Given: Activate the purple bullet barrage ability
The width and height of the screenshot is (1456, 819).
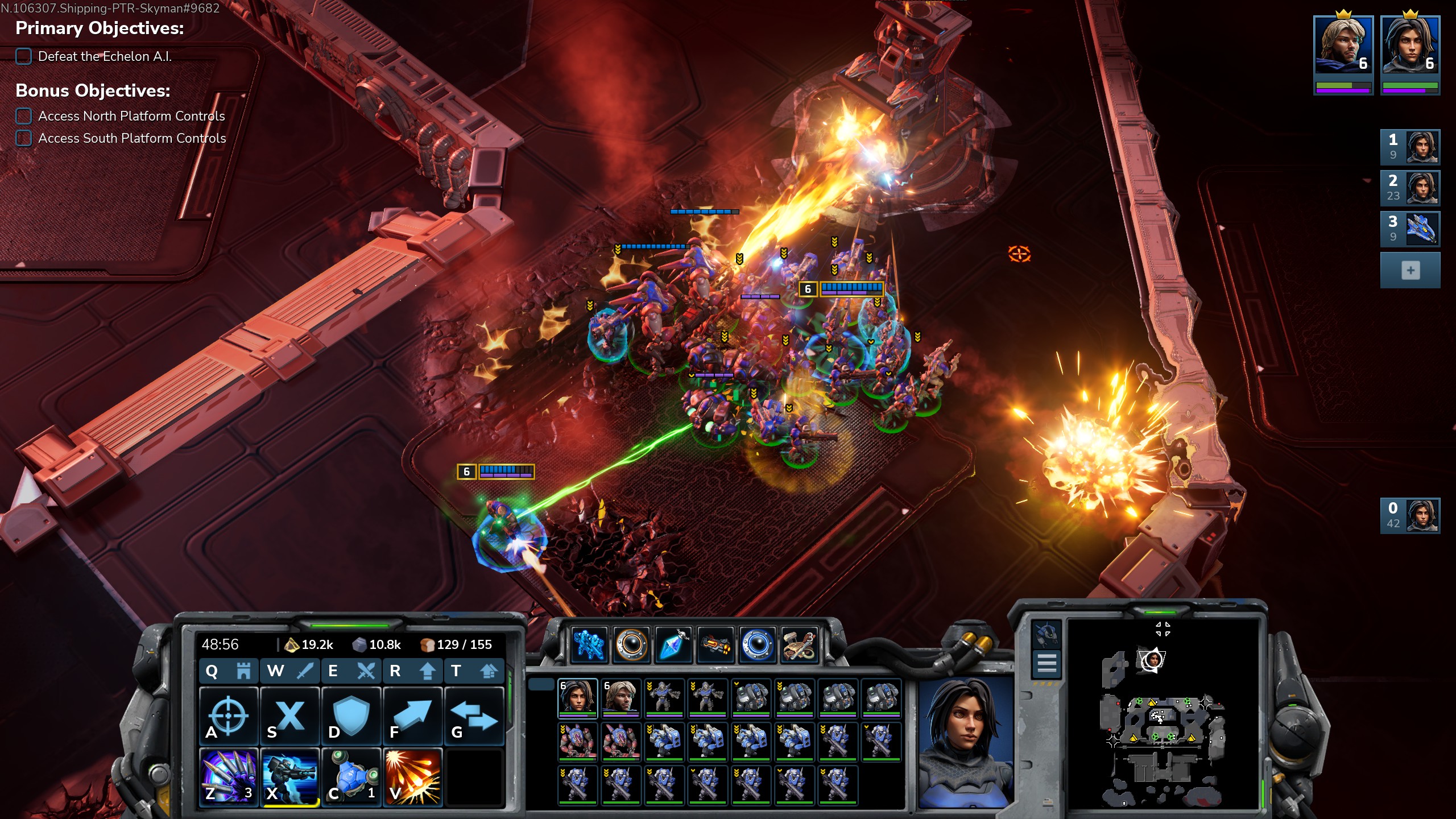Looking at the screenshot, I should [229, 777].
